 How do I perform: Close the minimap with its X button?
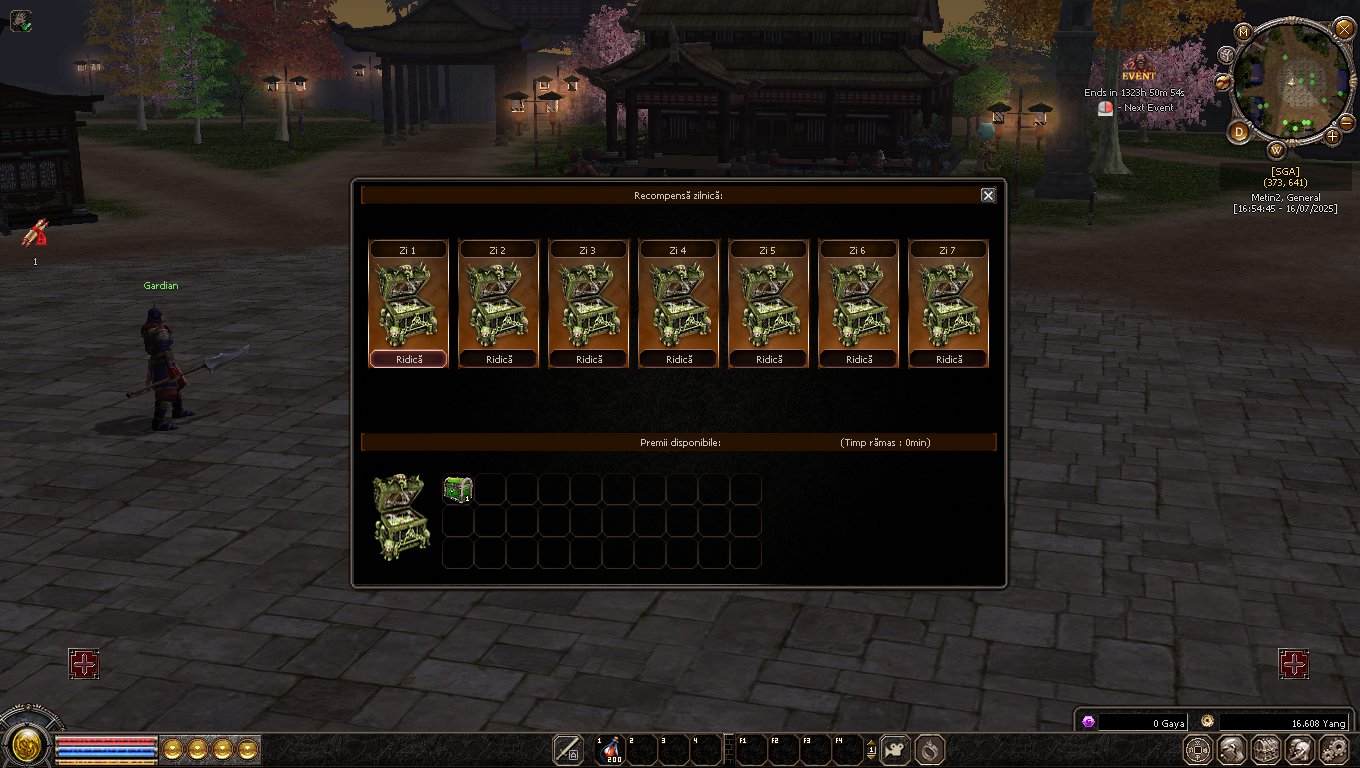click(x=1344, y=28)
